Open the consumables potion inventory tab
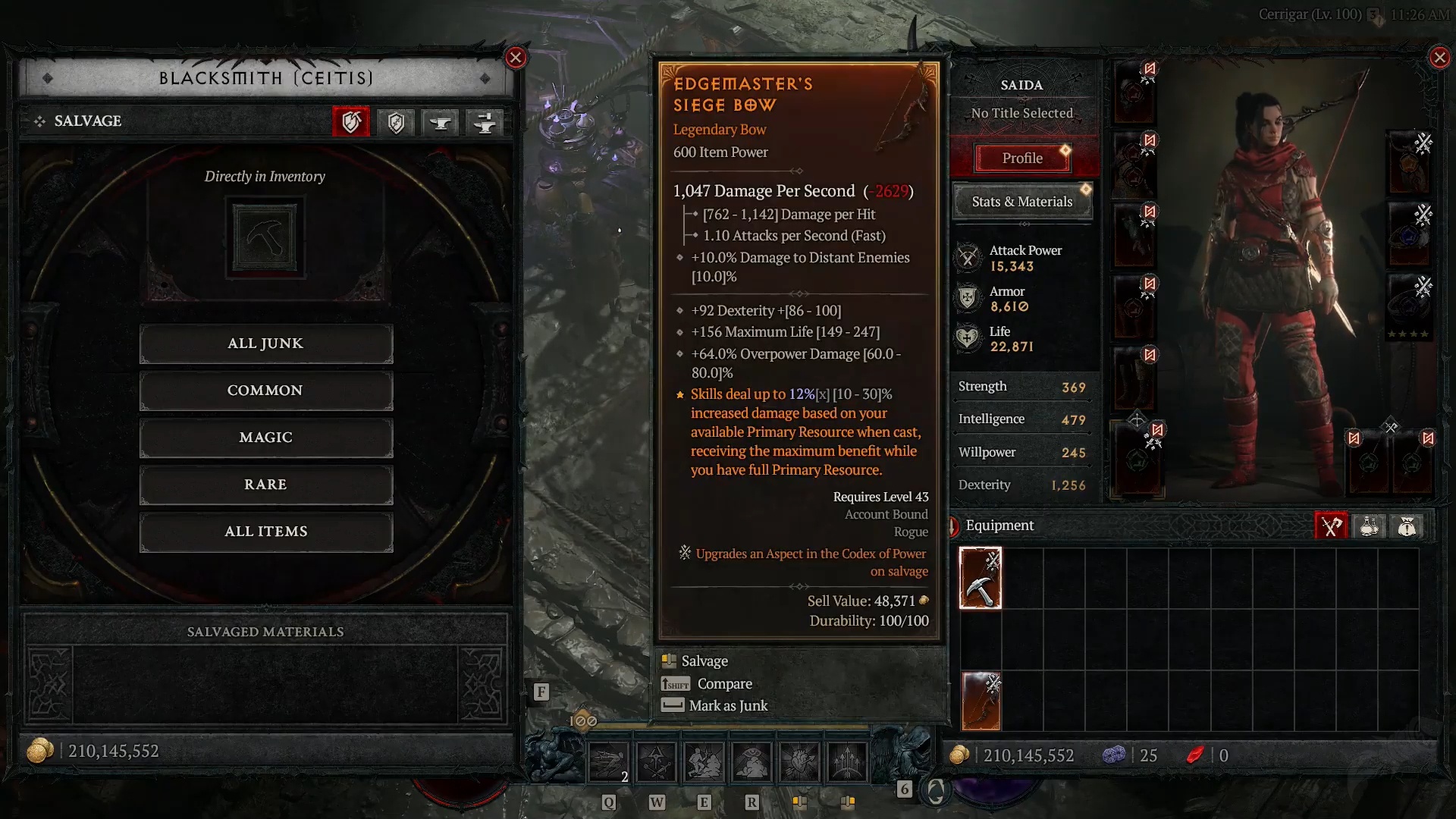The width and height of the screenshot is (1456, 819). tap(1369, 526)
